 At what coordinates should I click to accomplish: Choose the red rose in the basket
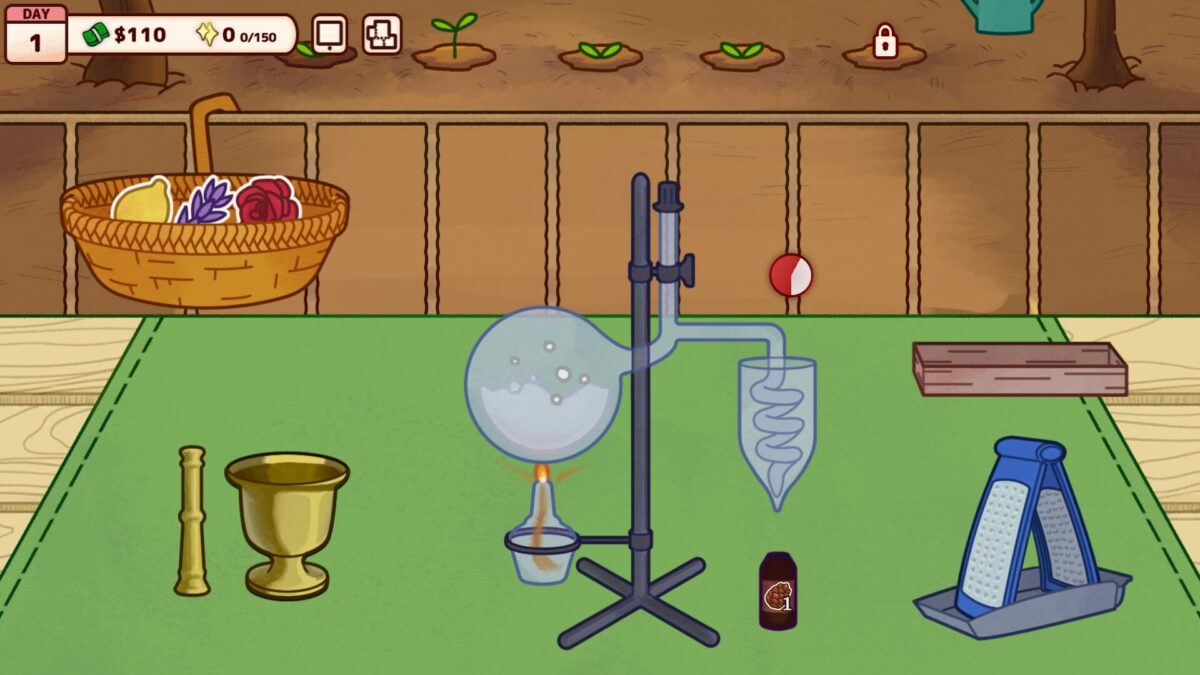pyautogui.click(x=267, y=200)
